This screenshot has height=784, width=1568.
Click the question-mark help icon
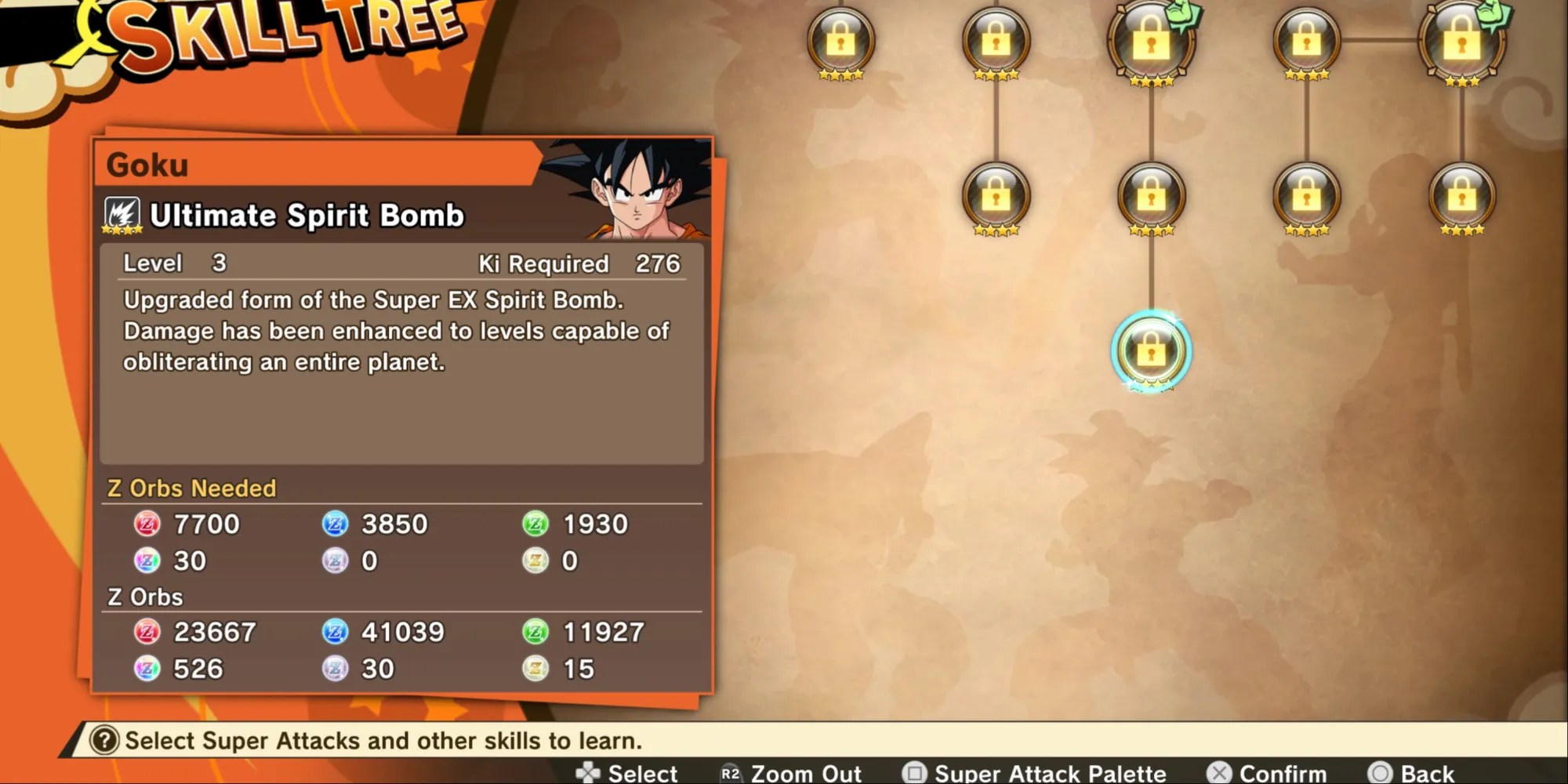pyautogui.click(x=106, y=738)
